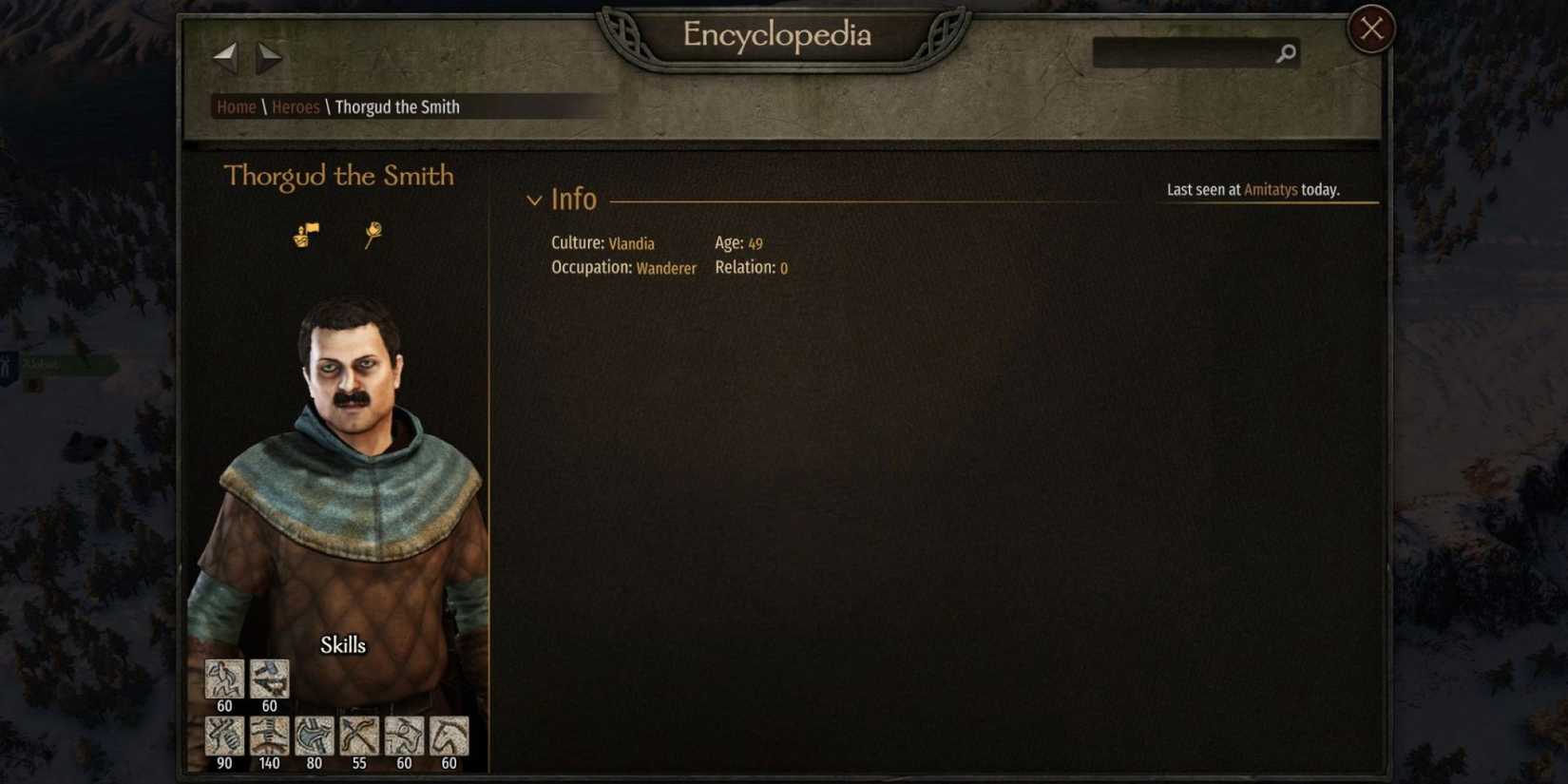
Task: Click the search magnifier icon
Action: pyautogui.click(x=1285, y=54)
